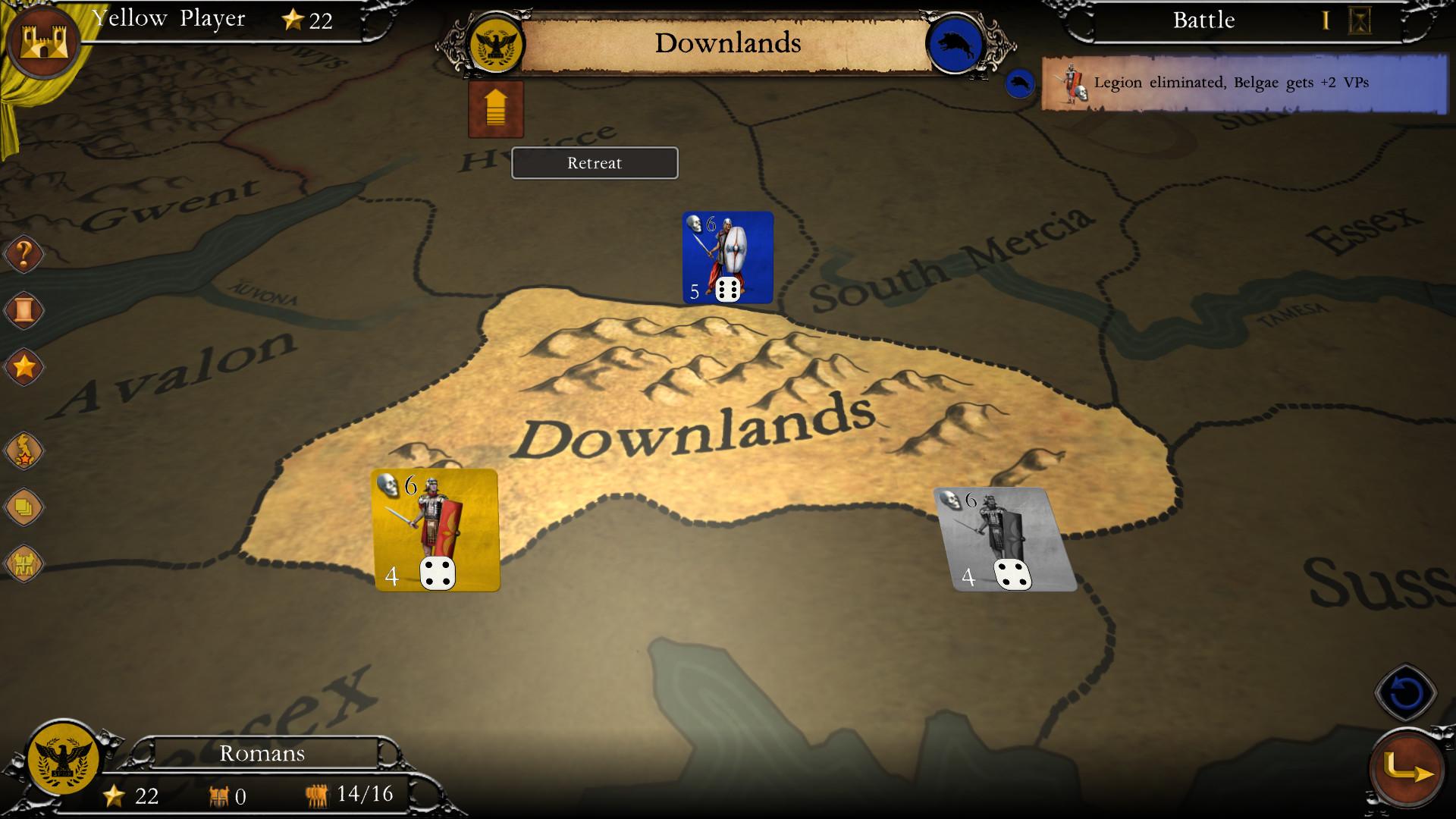Click the Romans faction name banner

click(x=261, y=753)
